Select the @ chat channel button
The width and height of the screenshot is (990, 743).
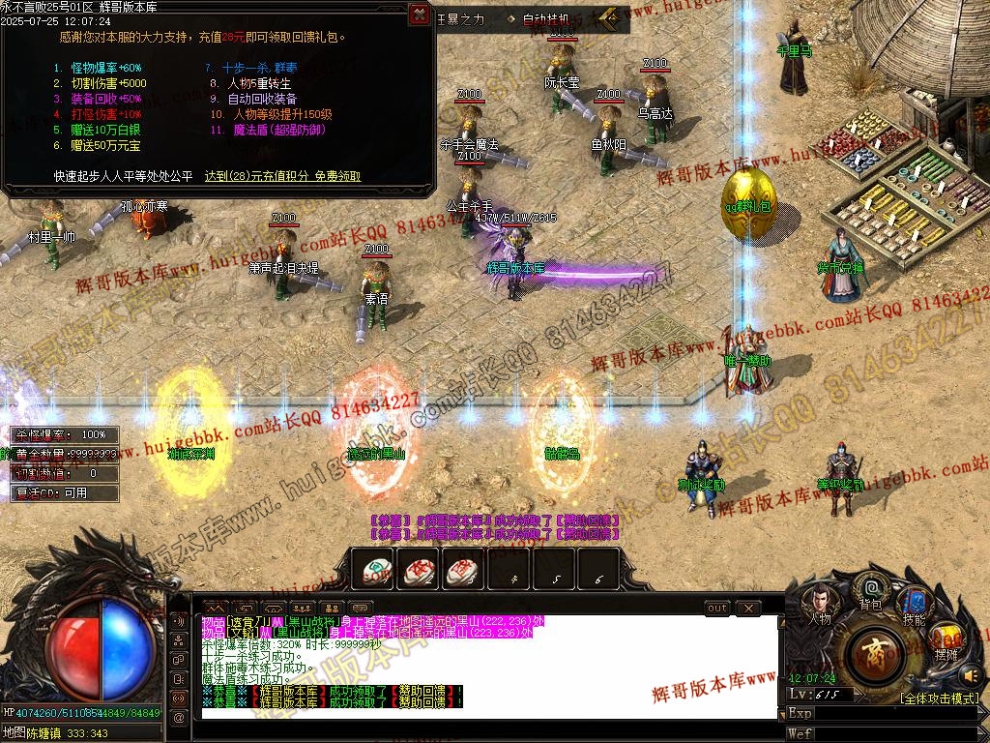click(x=179, y=716)
